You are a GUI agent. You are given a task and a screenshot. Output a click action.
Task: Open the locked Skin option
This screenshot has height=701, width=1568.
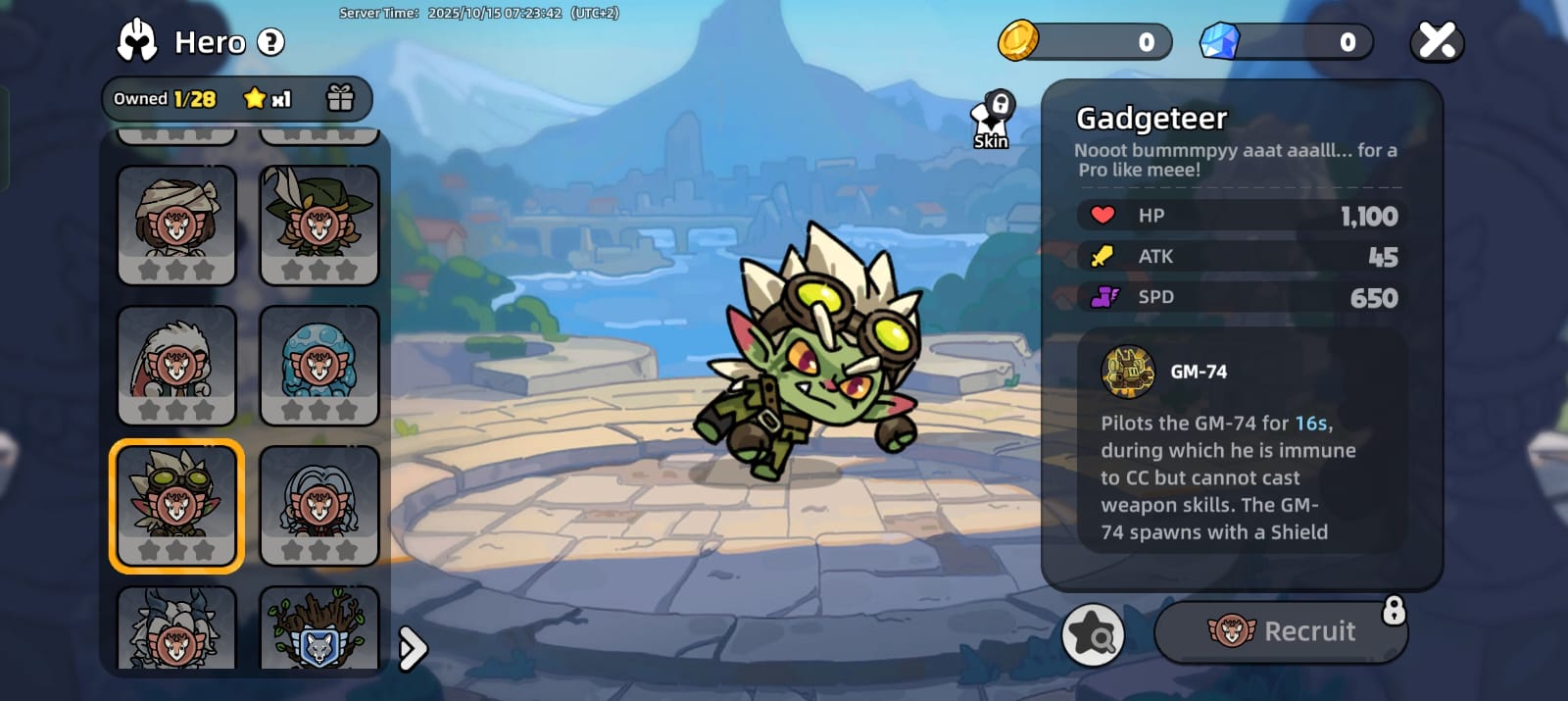(x=992, y=122)
